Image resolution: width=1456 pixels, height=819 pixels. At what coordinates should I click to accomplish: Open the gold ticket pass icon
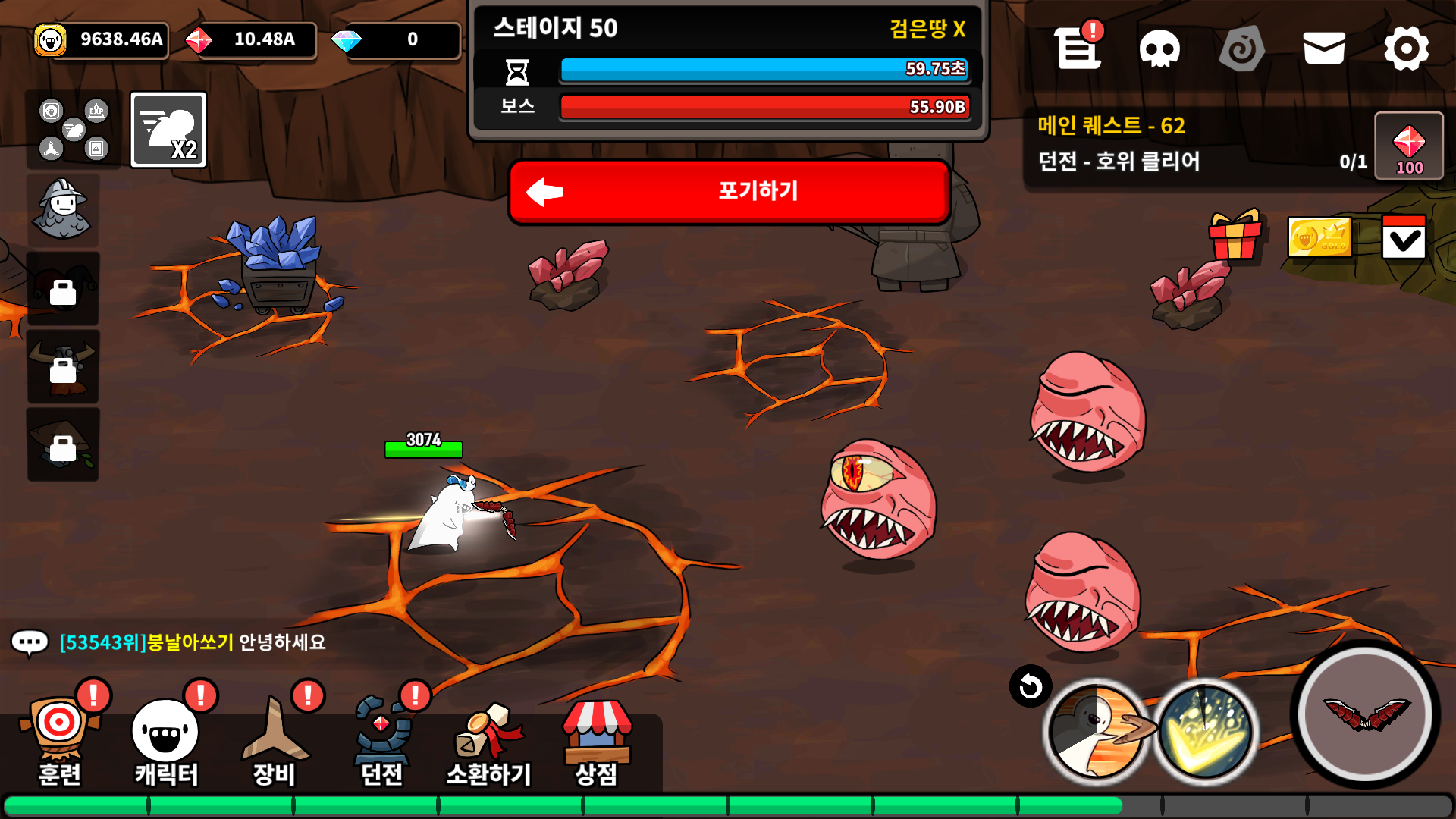pos(1319,237)
